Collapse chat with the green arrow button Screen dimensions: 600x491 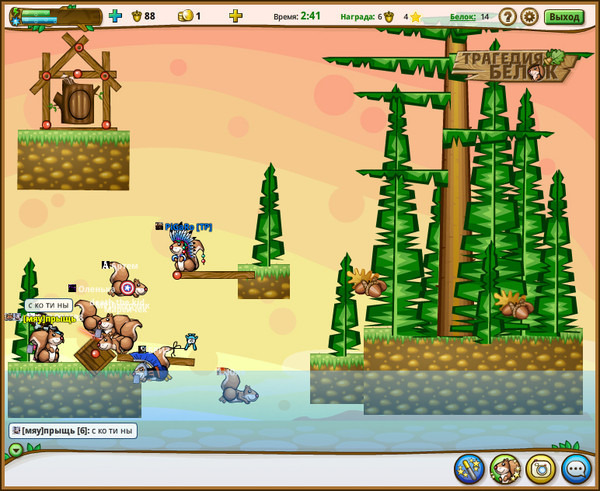click(15, 449)
